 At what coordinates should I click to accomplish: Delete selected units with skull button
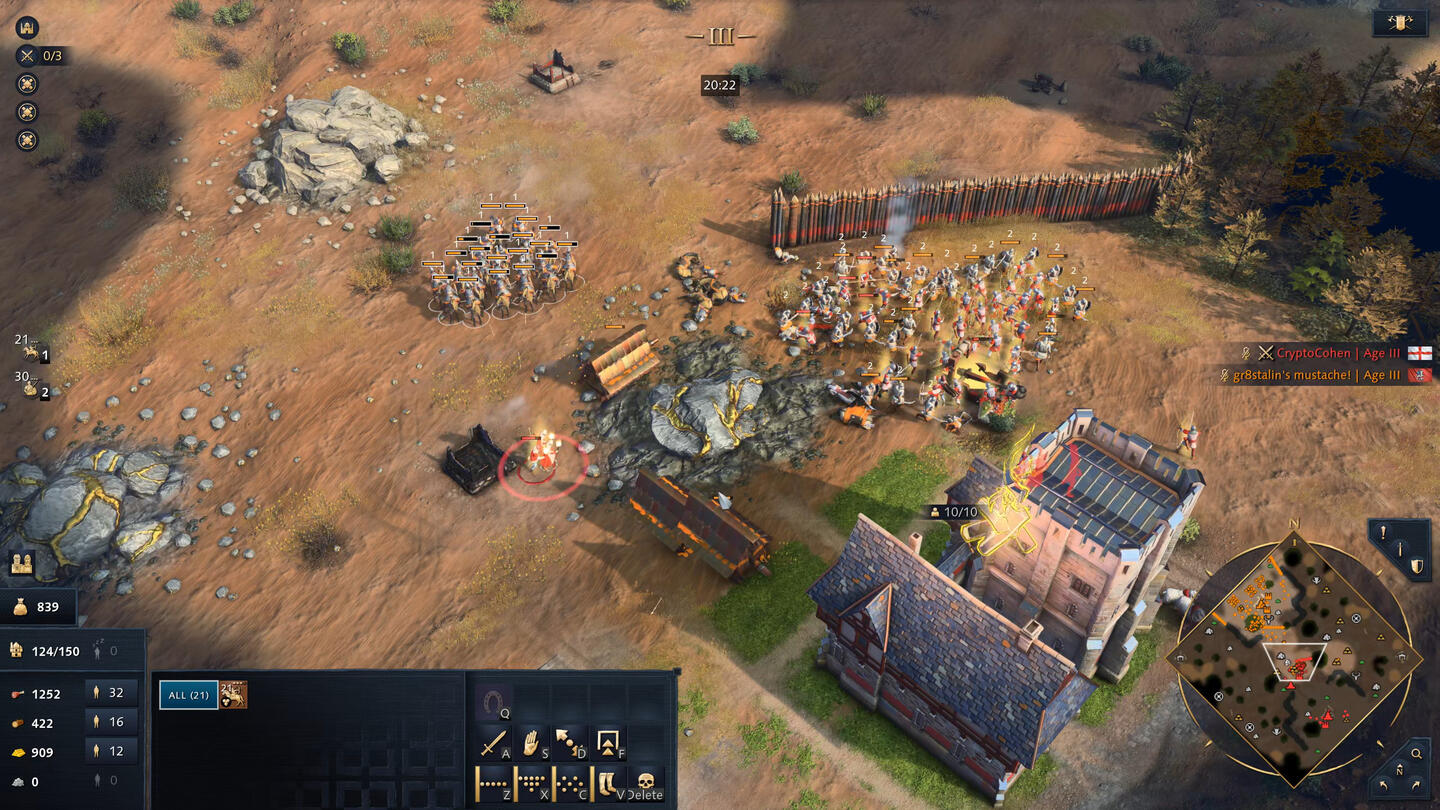[x=645, y=781]
